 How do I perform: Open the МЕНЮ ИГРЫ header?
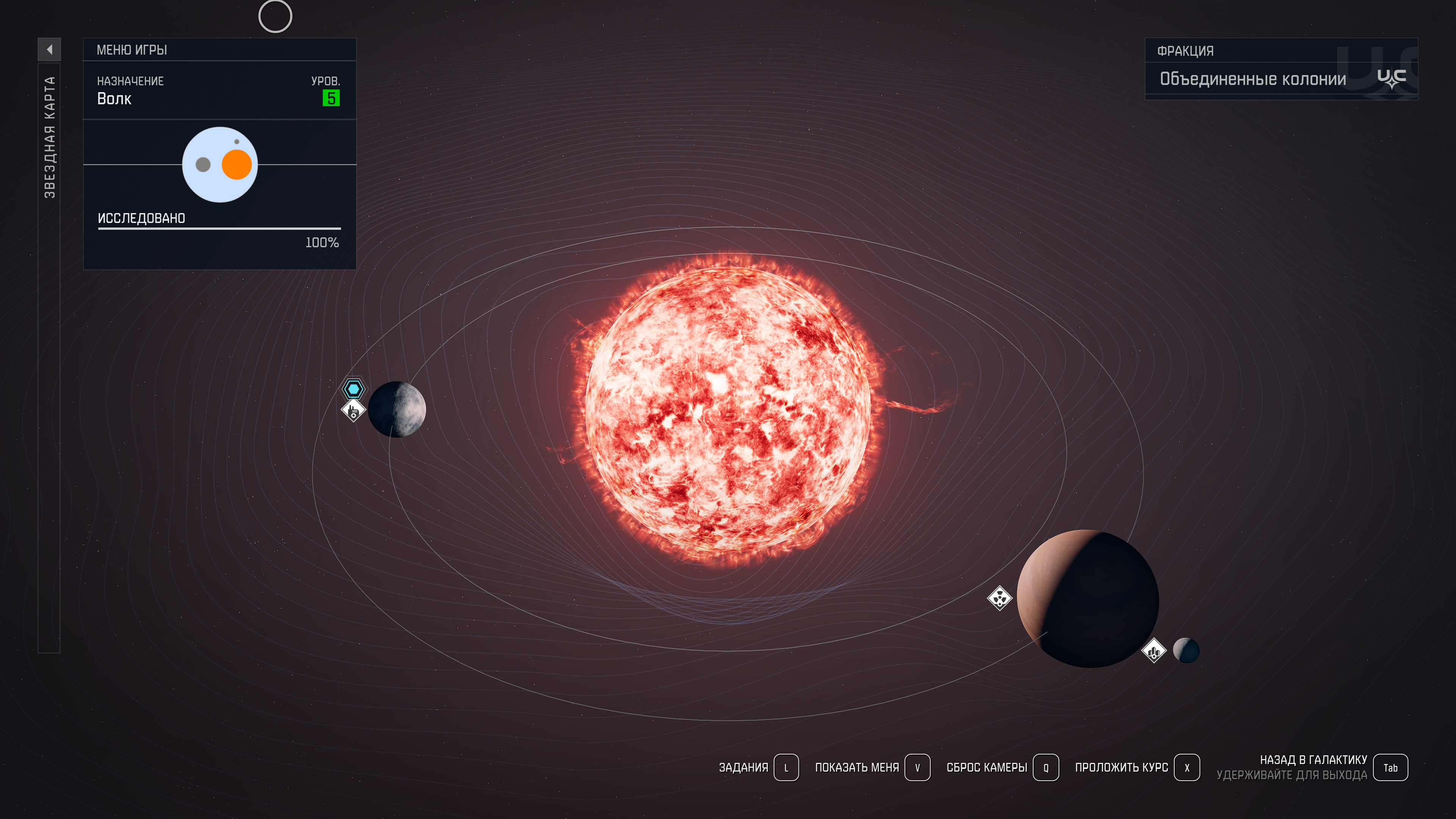point(132,50)
